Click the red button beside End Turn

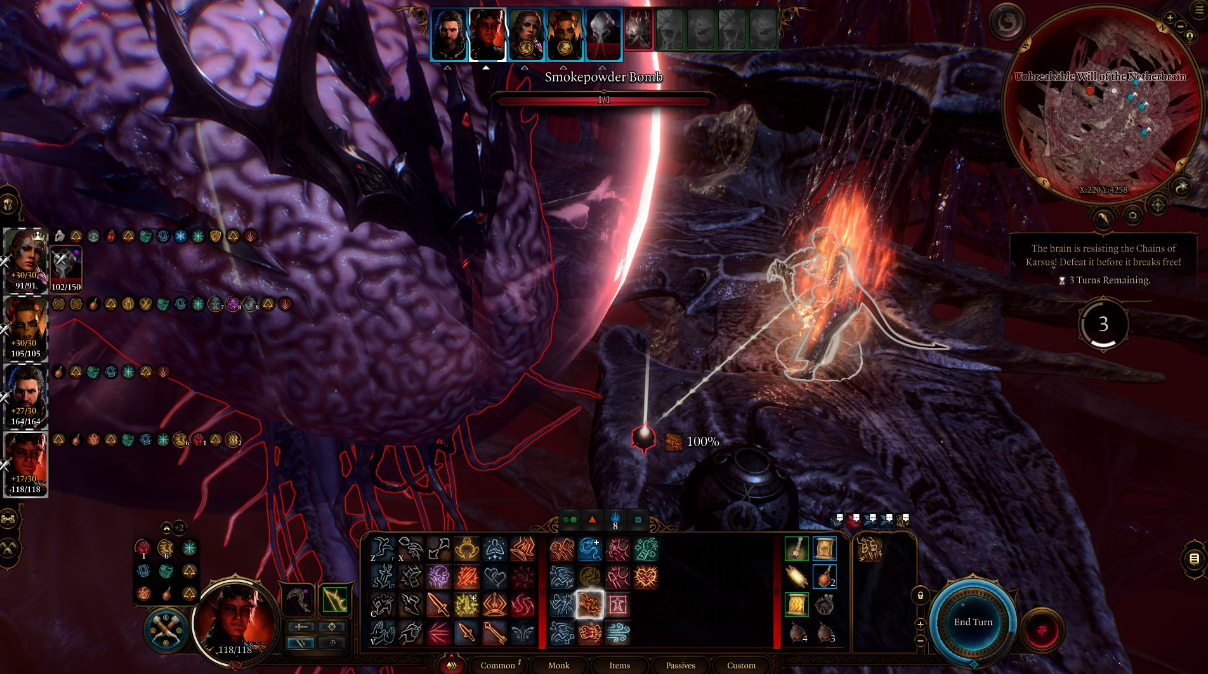(1043, 629)
